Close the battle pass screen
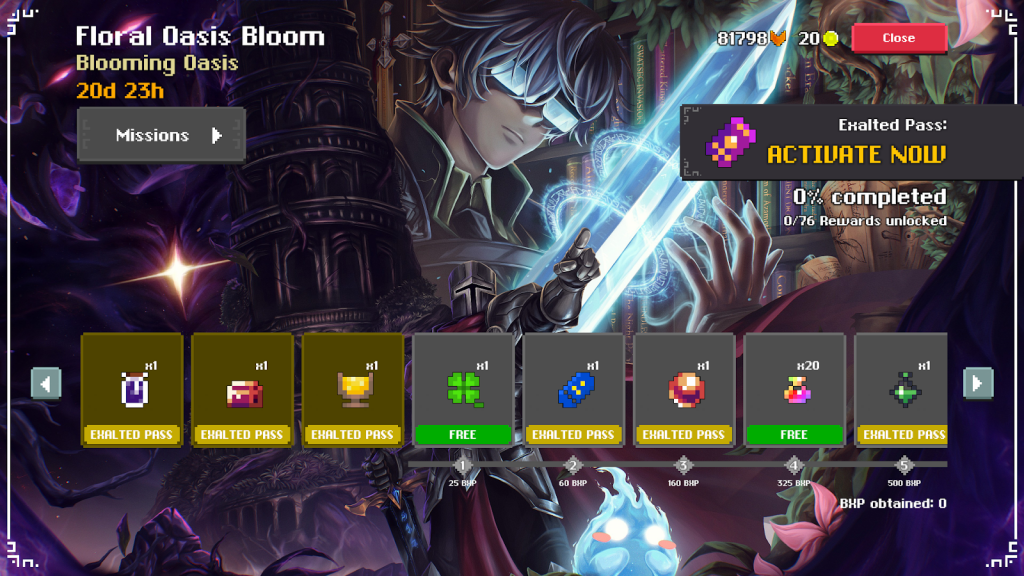 (898, 38)
